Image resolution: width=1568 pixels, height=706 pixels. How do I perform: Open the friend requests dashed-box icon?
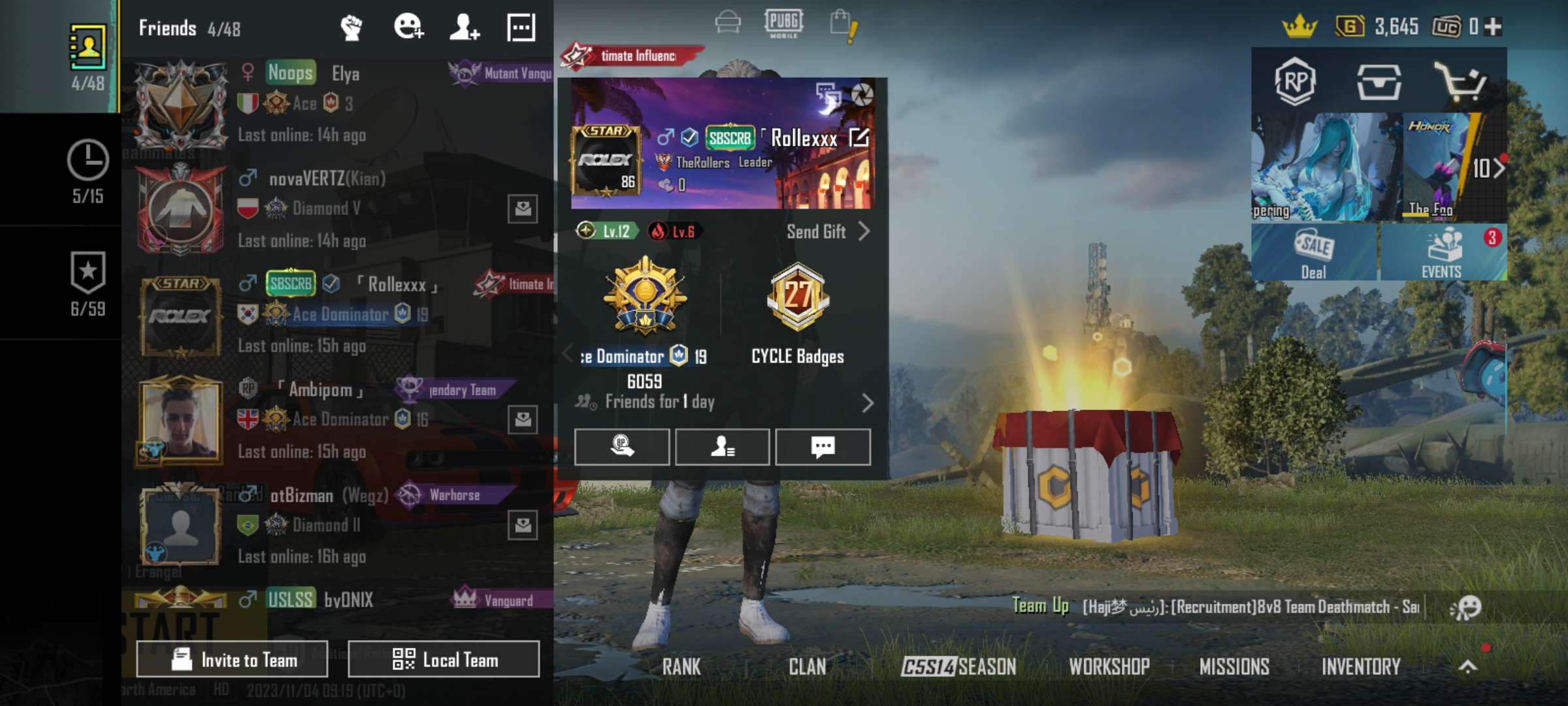coord(521,26)
